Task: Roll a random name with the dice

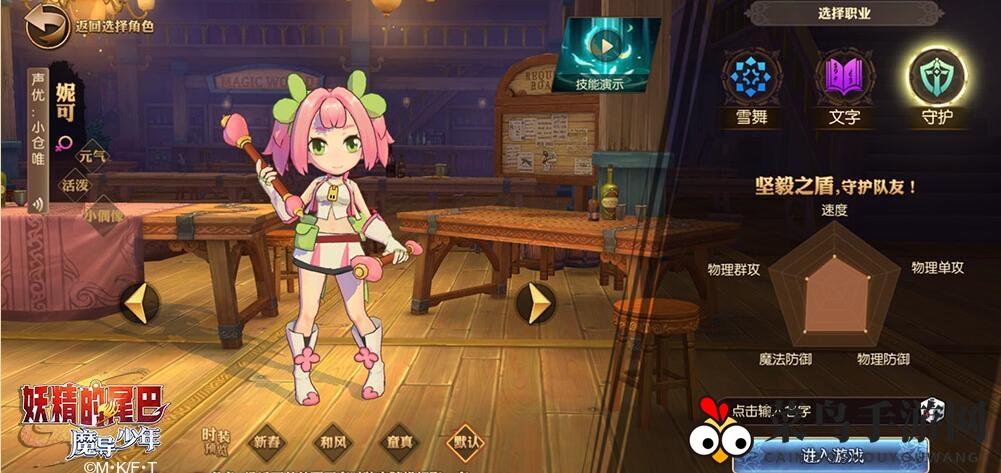Action: [932, 408]
